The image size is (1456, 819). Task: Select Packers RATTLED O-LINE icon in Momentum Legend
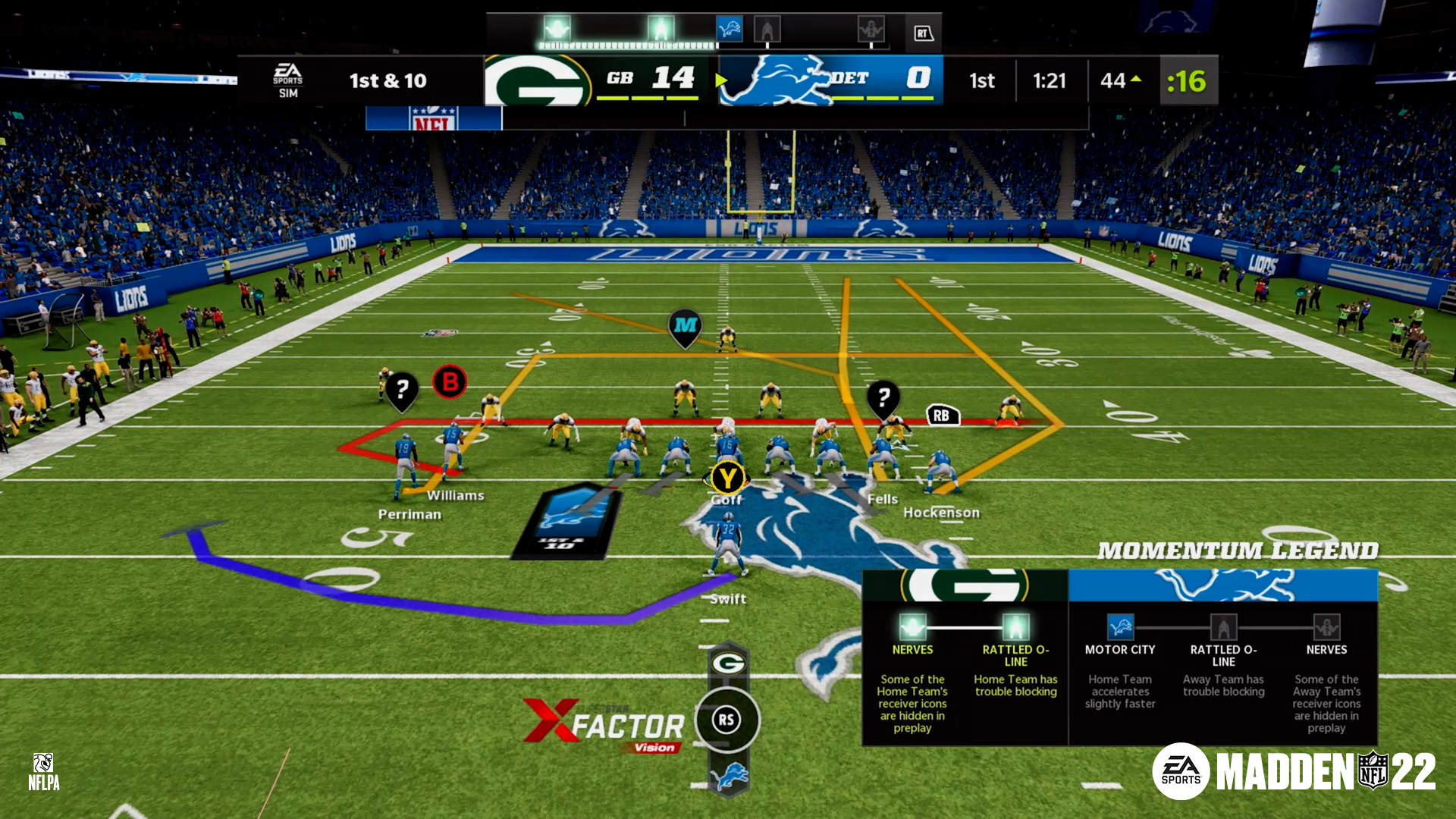pos(1015,627)
